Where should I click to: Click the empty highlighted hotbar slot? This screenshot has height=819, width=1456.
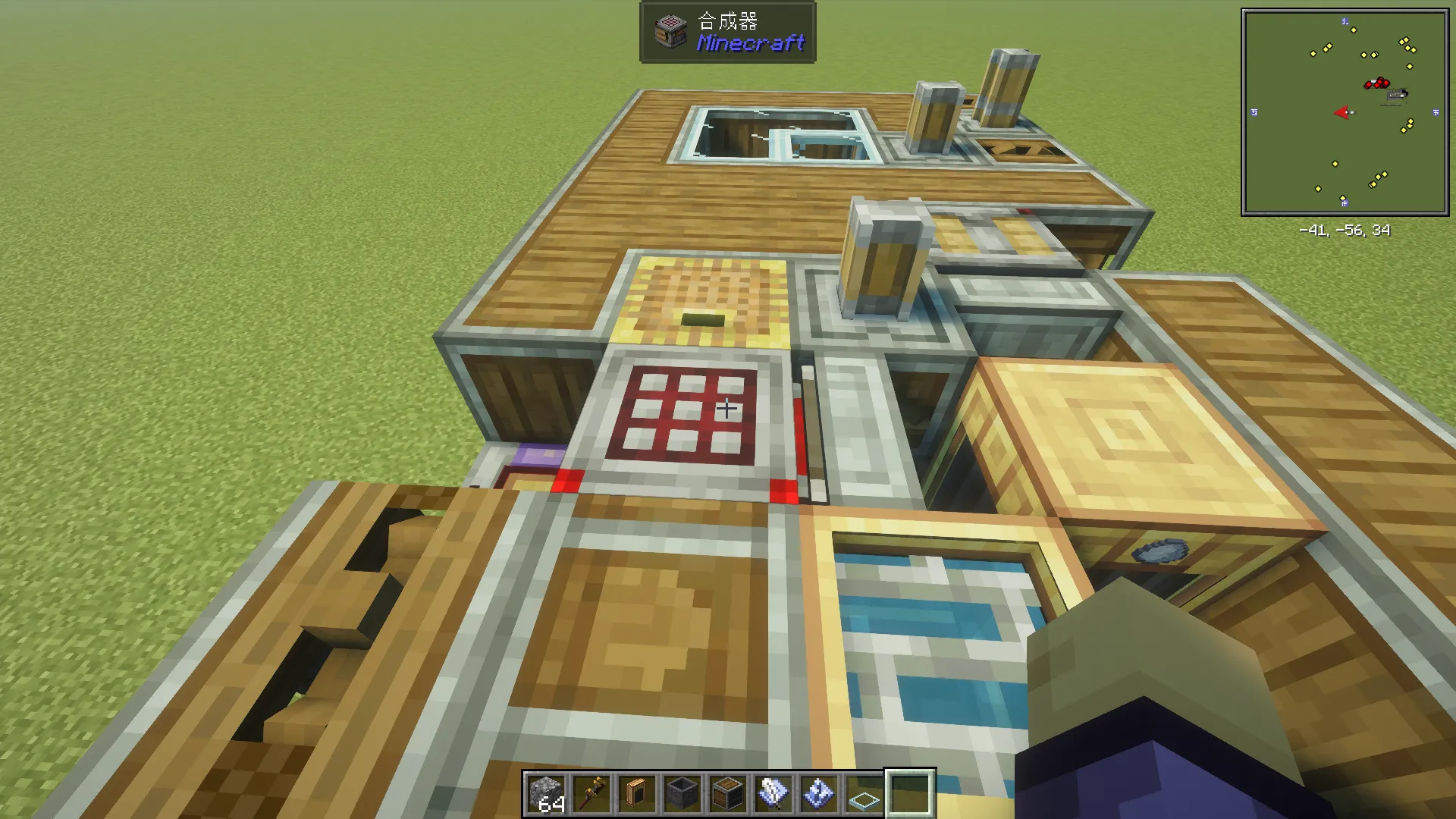point(910,794)
